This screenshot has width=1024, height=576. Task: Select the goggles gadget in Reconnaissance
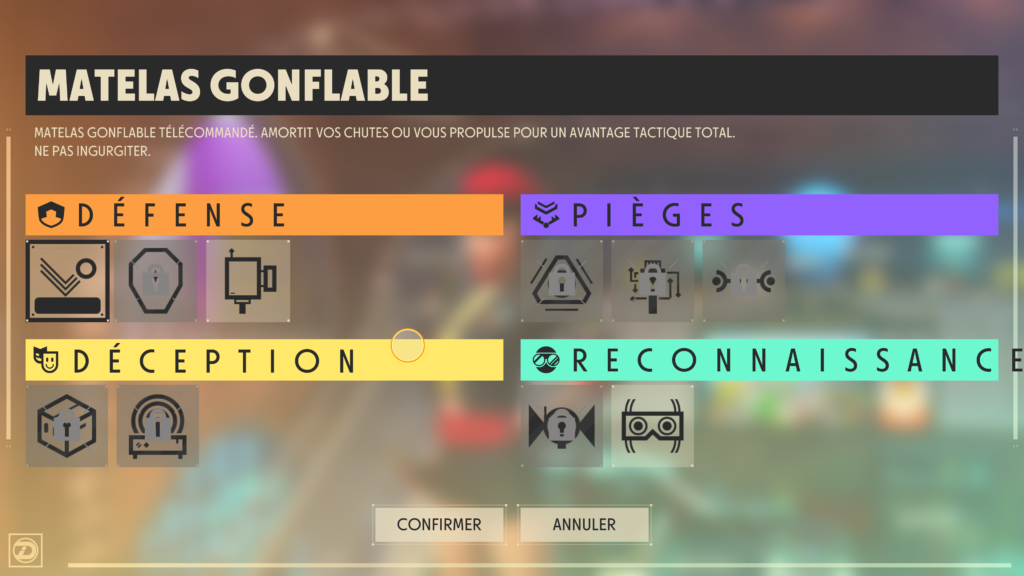click(652, 426)
